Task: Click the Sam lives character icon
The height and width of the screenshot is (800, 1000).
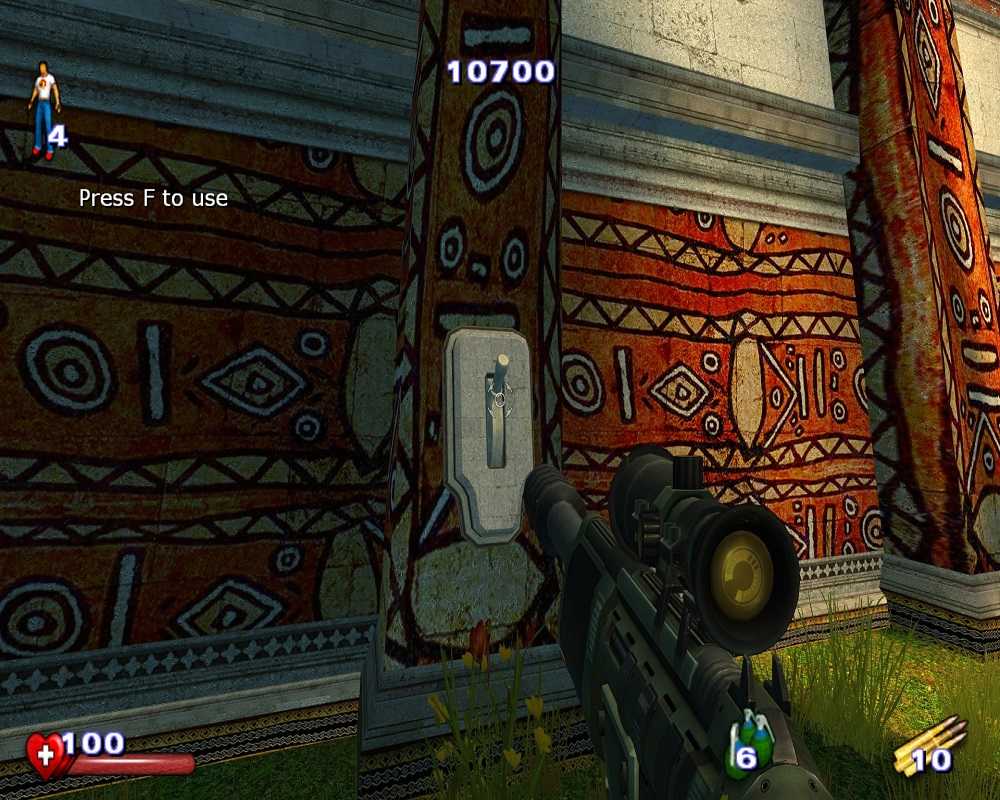Action: click(x=43, y=110)
